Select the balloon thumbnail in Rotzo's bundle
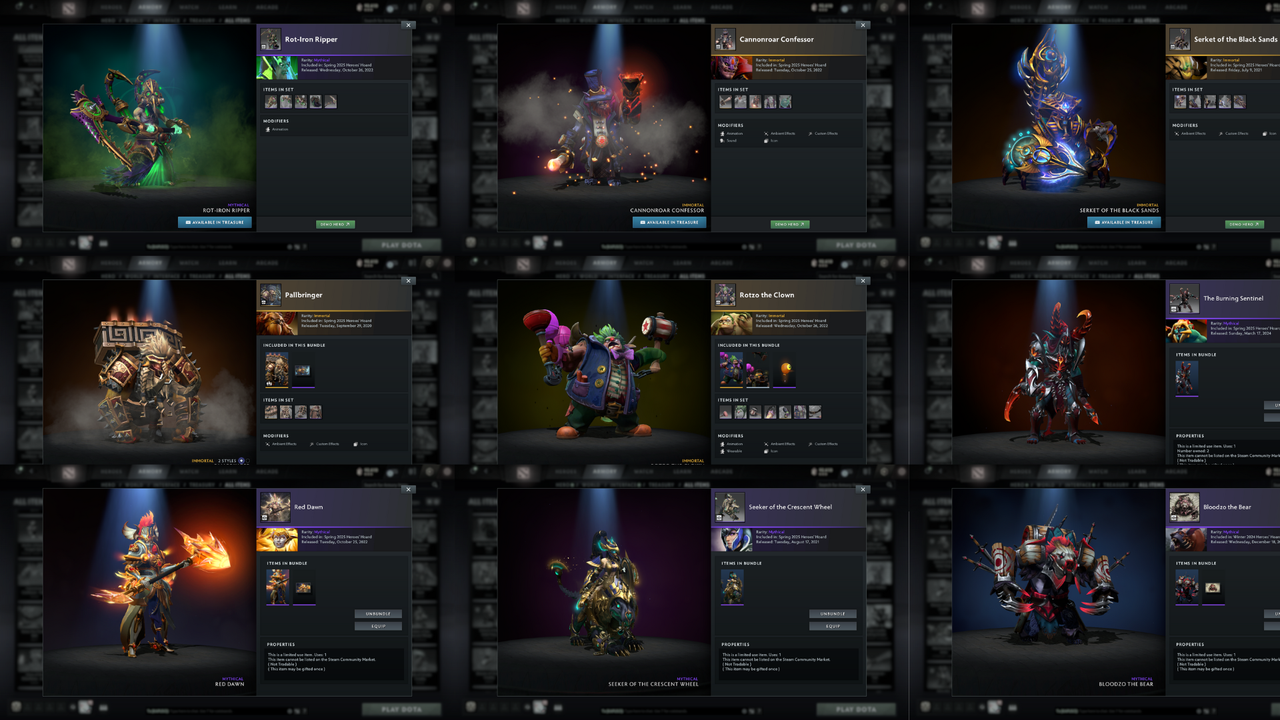The height and width of the screenshot is (720, 1280). pos(785,368)
